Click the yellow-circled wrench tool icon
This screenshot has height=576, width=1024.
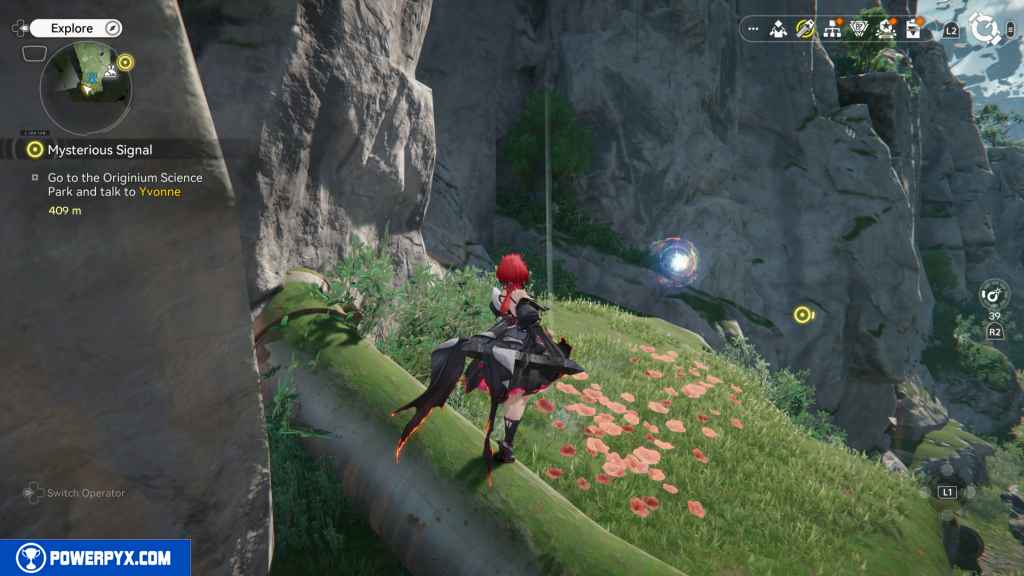click(x=805, y=29)
